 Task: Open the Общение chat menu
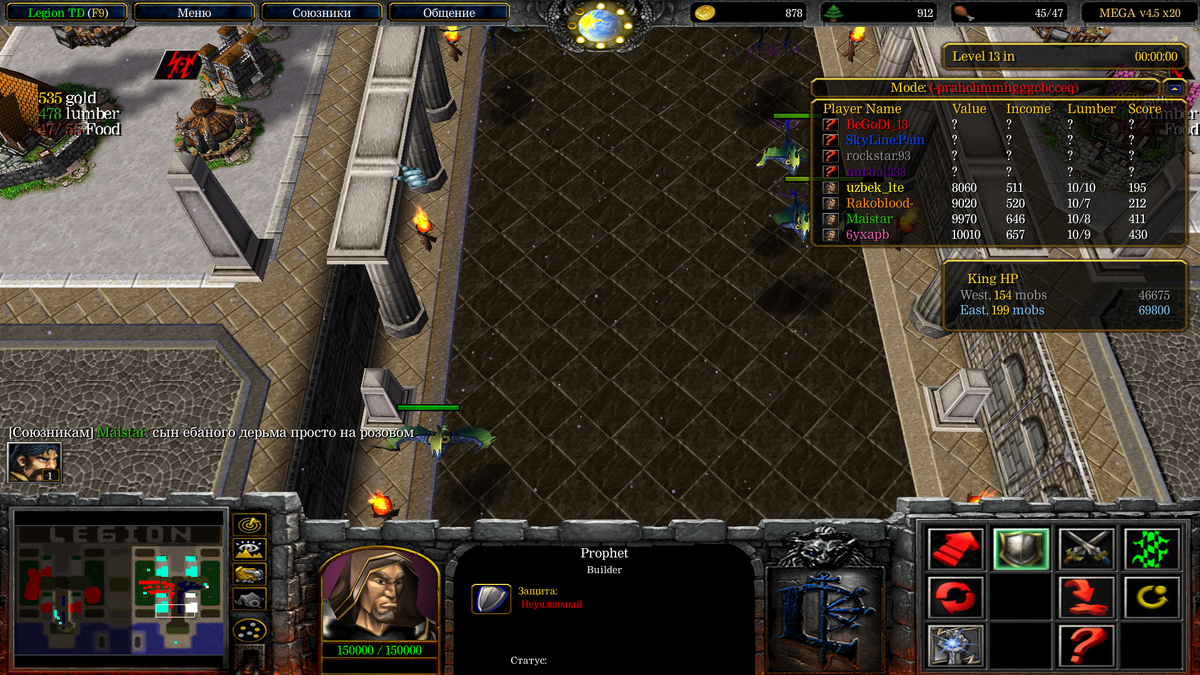pos(449,13)
